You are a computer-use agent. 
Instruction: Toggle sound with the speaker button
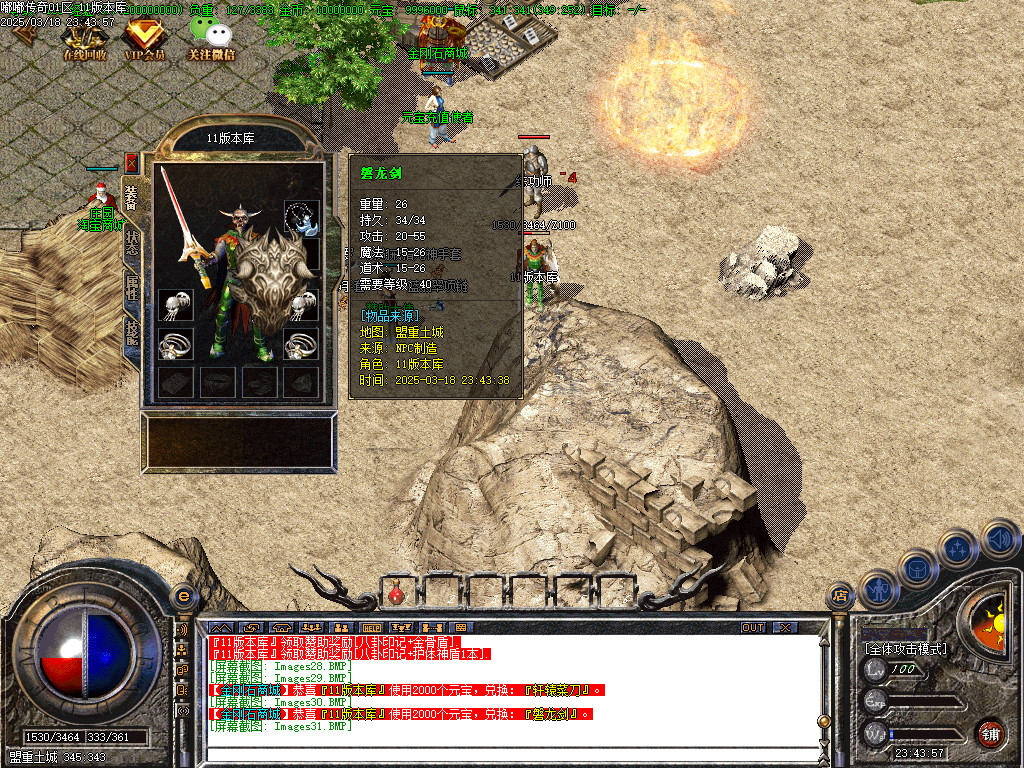pyautogui.click(x=999, y=539)
